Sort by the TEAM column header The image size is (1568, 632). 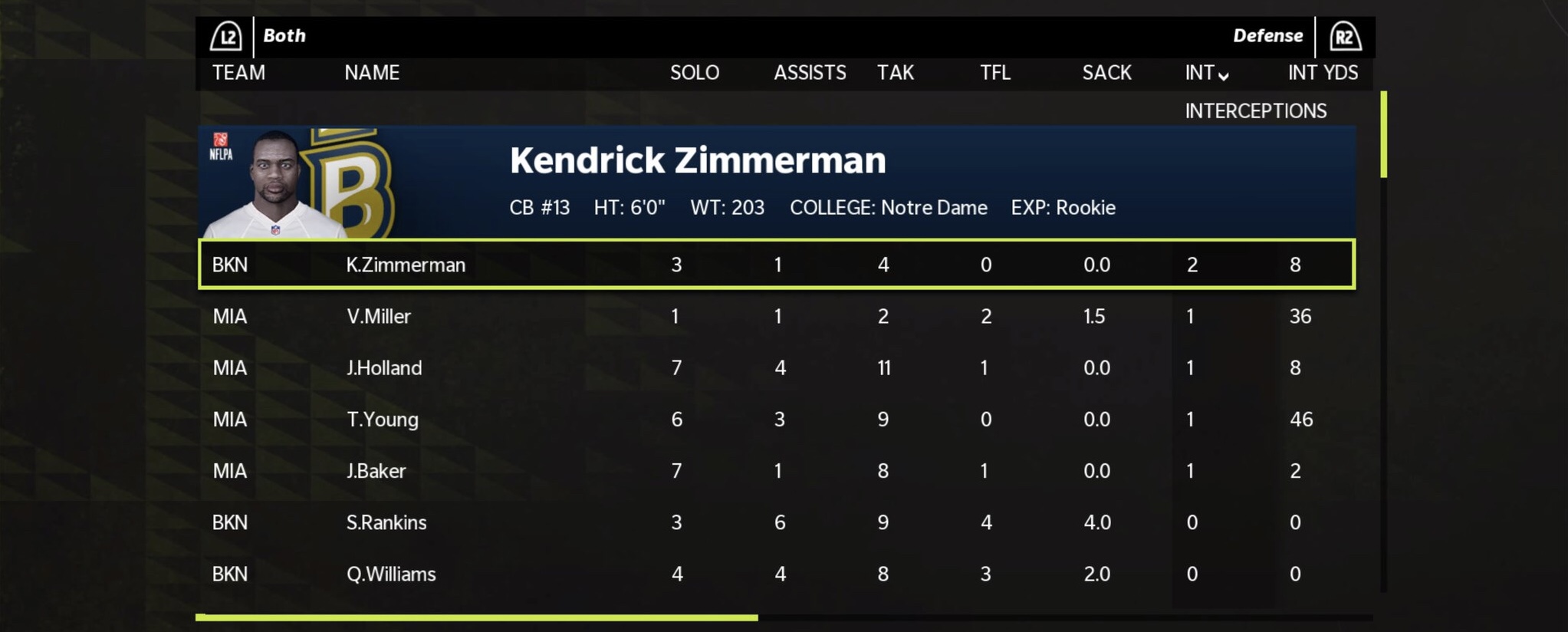coord(238,73)
